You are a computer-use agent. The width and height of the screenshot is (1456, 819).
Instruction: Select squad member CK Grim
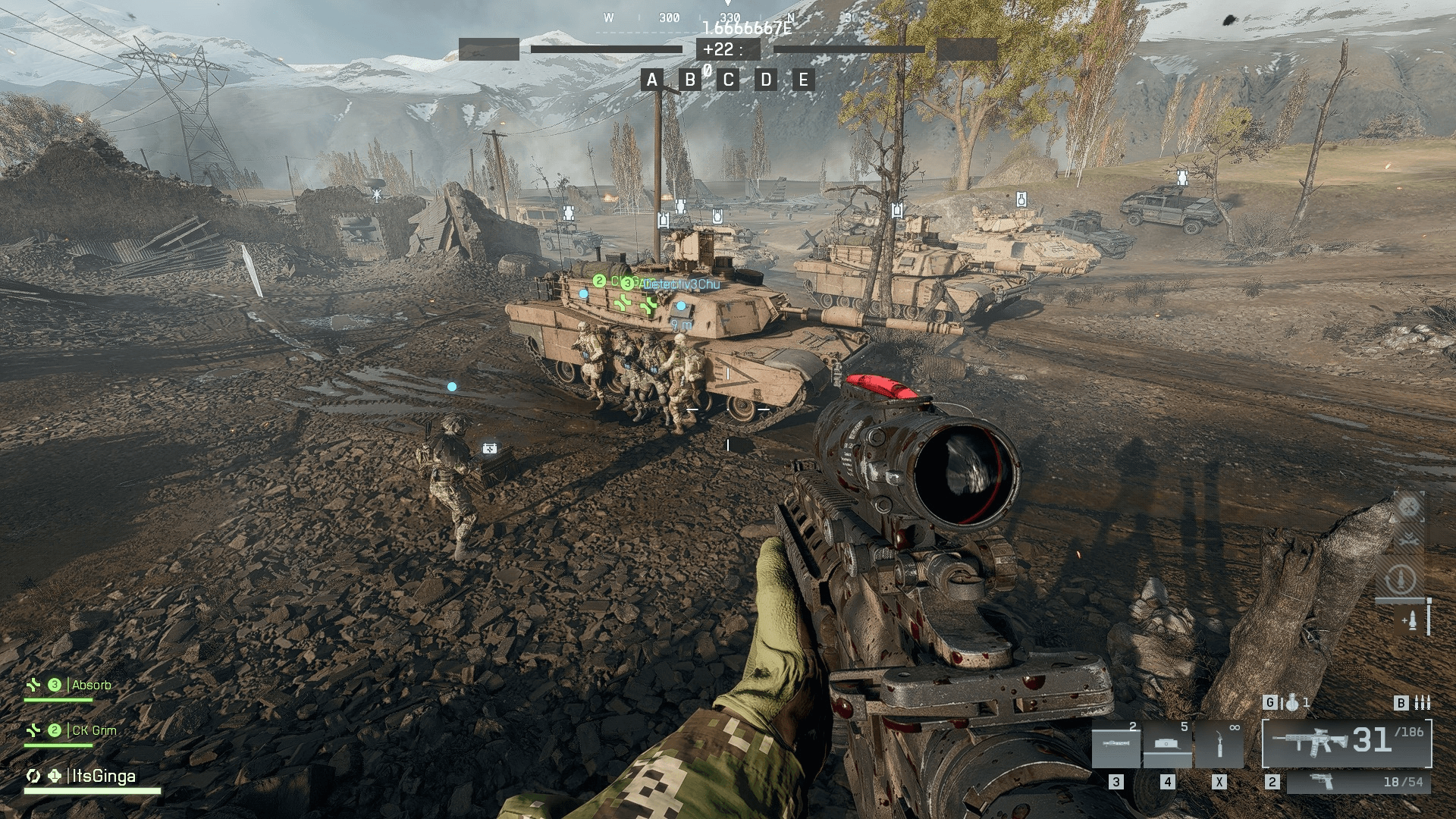[94, 731]
